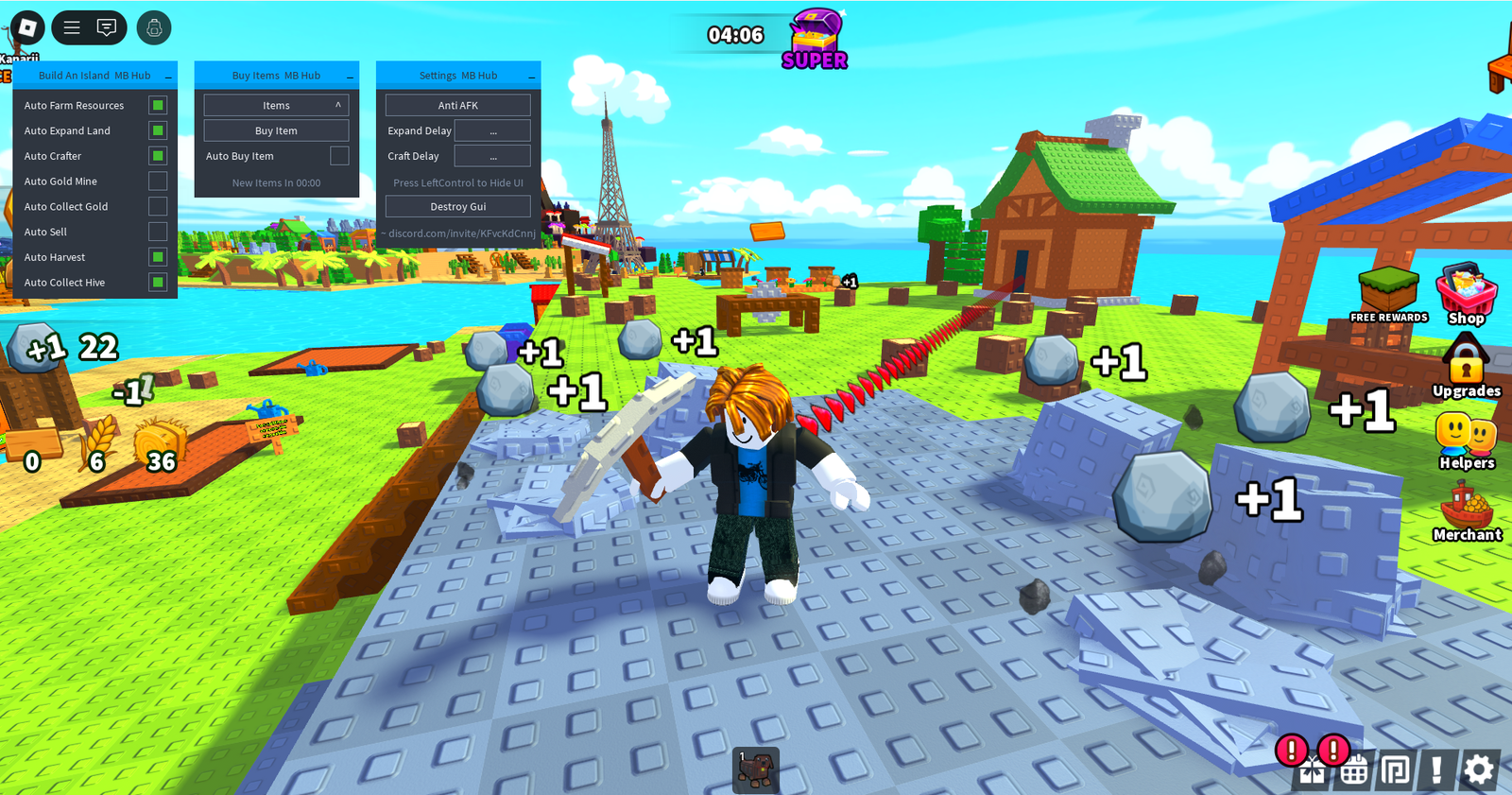The width and height of the screenshot is (1512, 795).
Task: Select the pickaxe hotbar slot
Action: point(756,769)
